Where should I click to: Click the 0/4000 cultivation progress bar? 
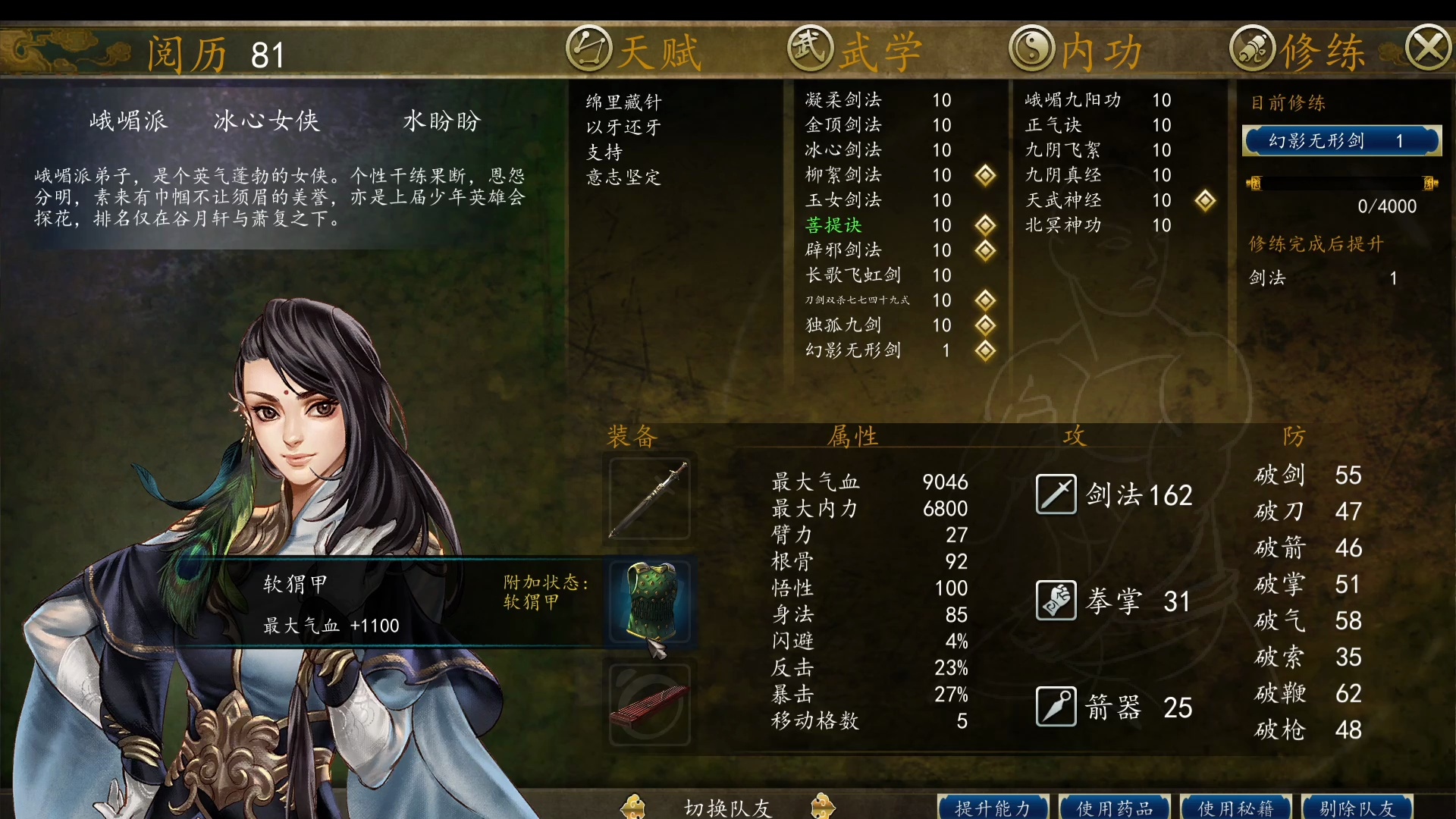pyautogui.click(x=1342, y=184)
